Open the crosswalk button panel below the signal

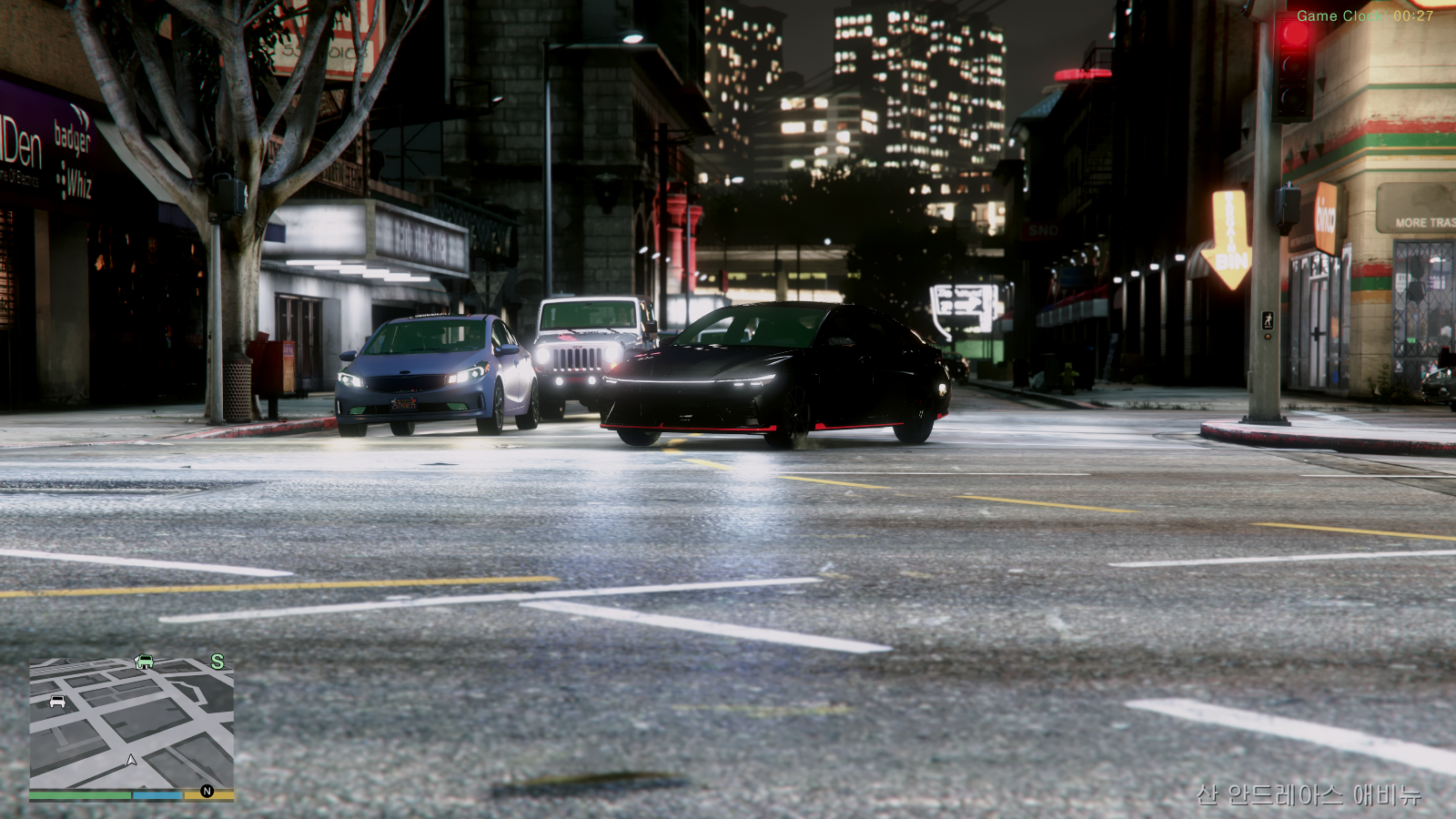1267,337
